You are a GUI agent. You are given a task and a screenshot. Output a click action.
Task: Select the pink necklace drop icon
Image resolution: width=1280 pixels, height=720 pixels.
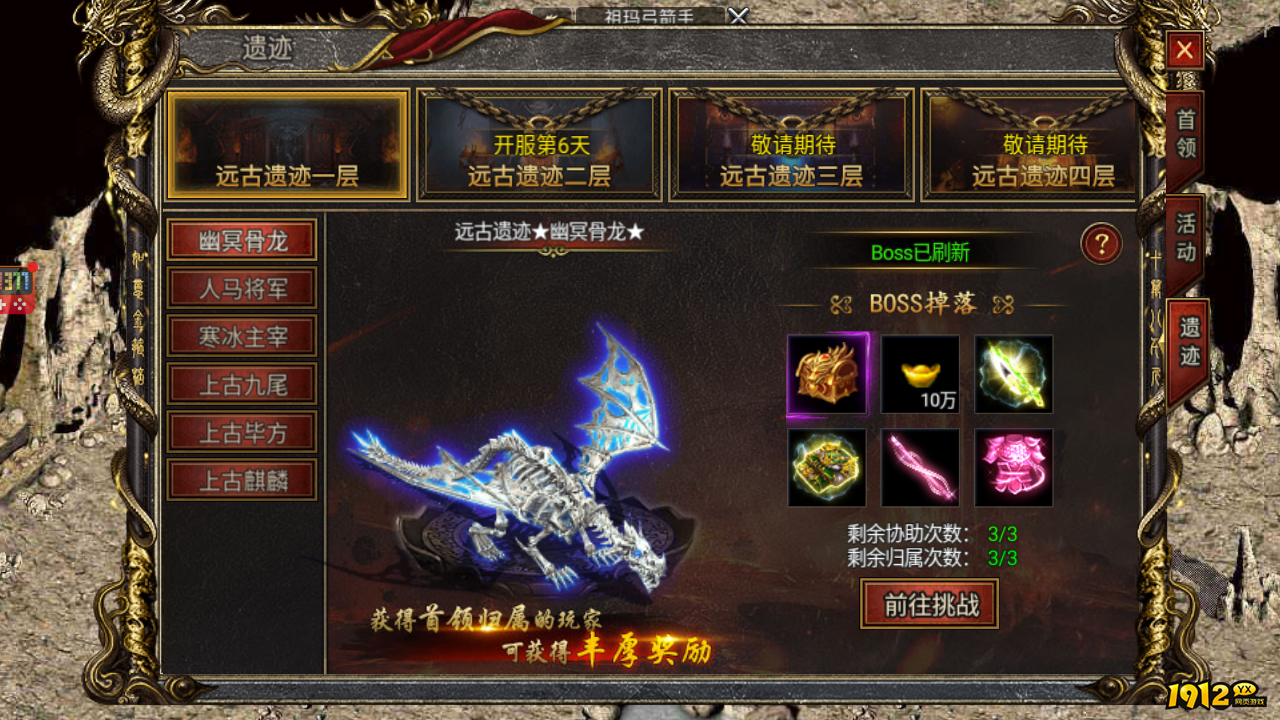(x=920, y=467)
